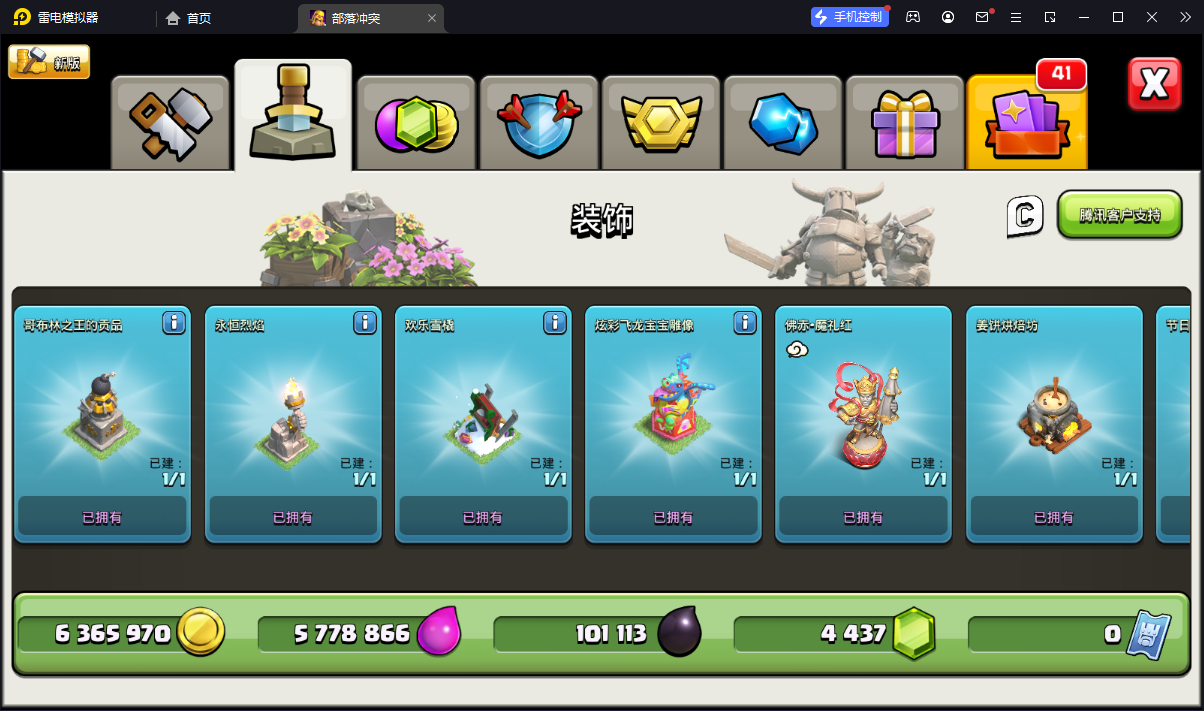The width and height of the screenshot is (1204, 711).
Task: Select the 佛赤-魔礼红 statue card
Action: tap(862, 425)
